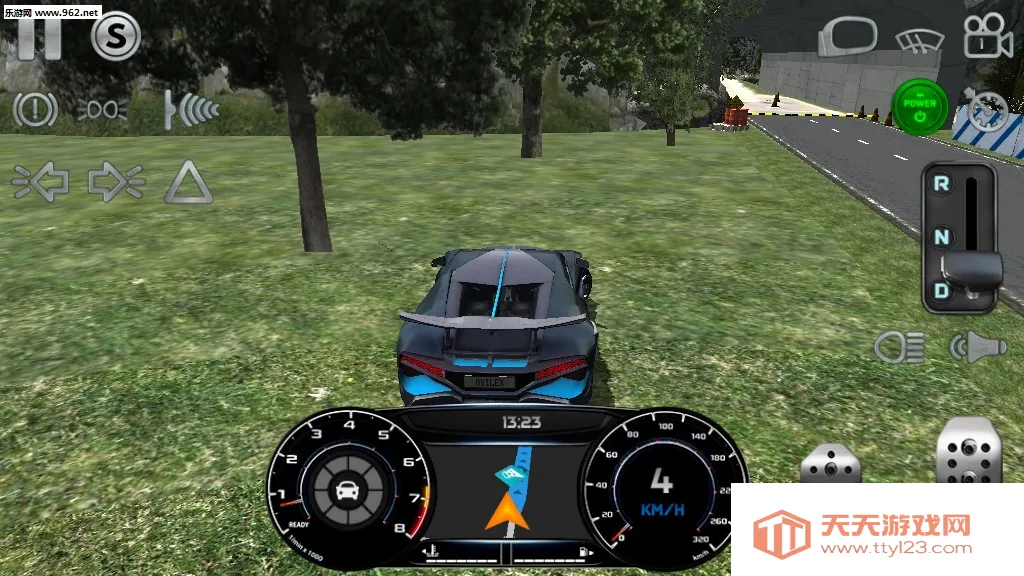Tap the brake pedal

(x=830, y=464)
